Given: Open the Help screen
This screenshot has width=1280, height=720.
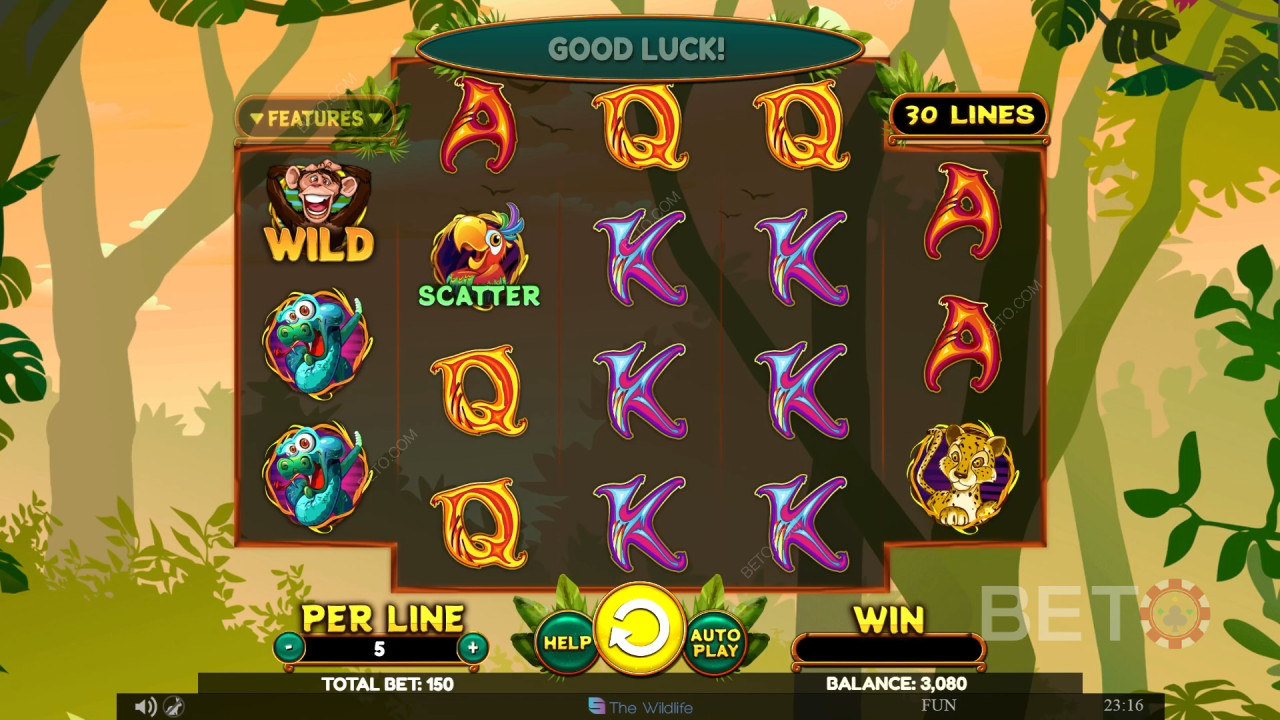Looking at the screenshot, I should (566, 642).
